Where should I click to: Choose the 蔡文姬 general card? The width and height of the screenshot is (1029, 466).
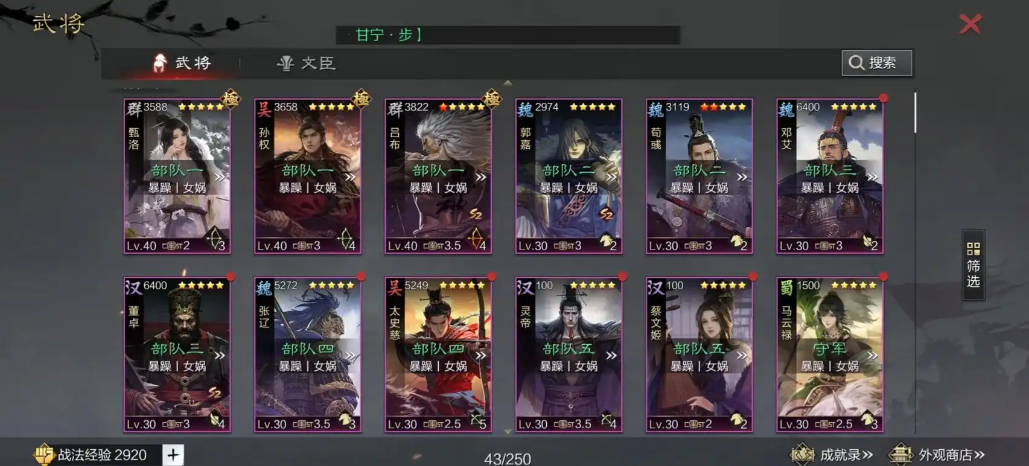pyautogui.click(x=699, y=354)
